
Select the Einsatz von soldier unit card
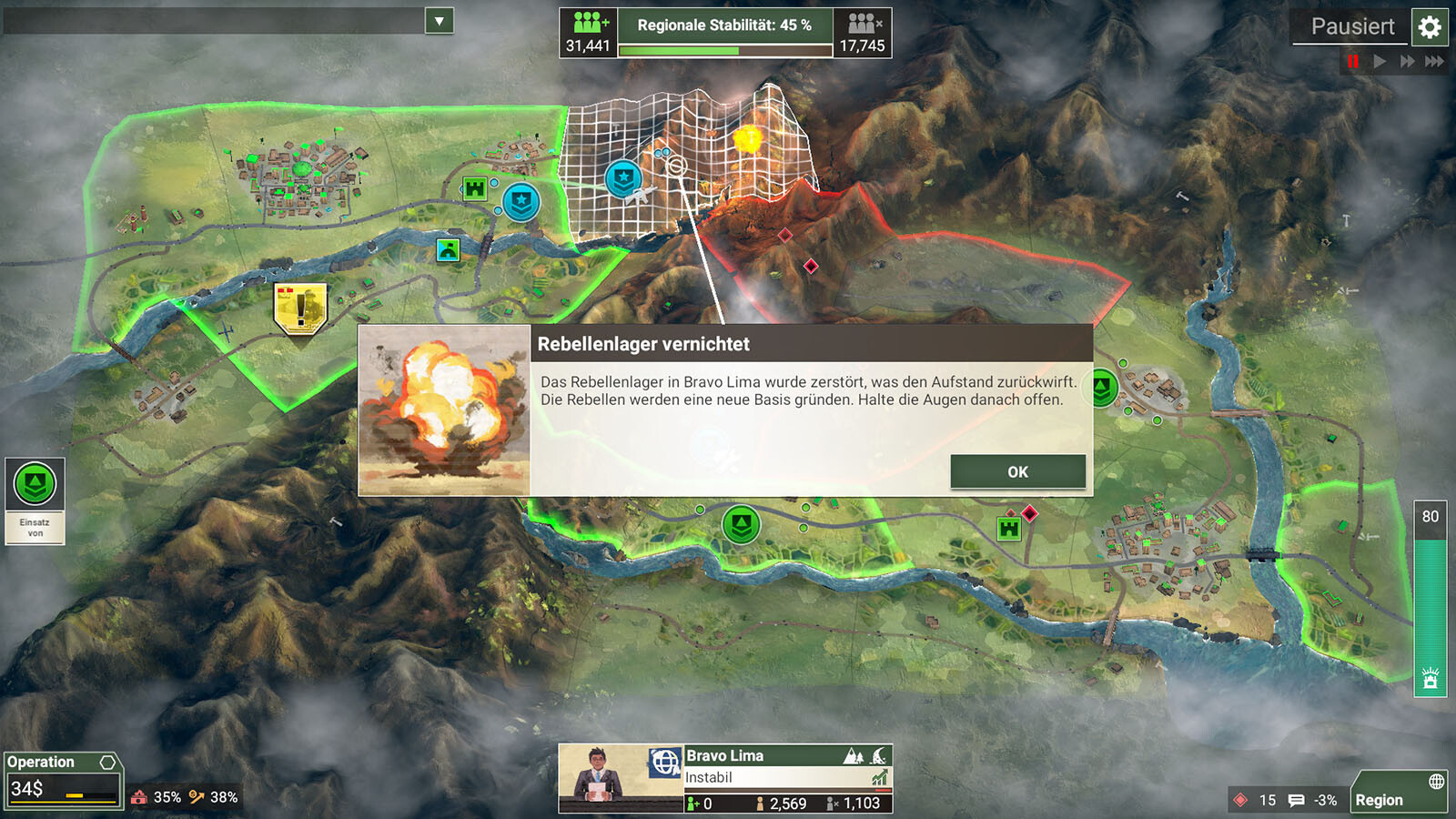(x=35, y=500)
